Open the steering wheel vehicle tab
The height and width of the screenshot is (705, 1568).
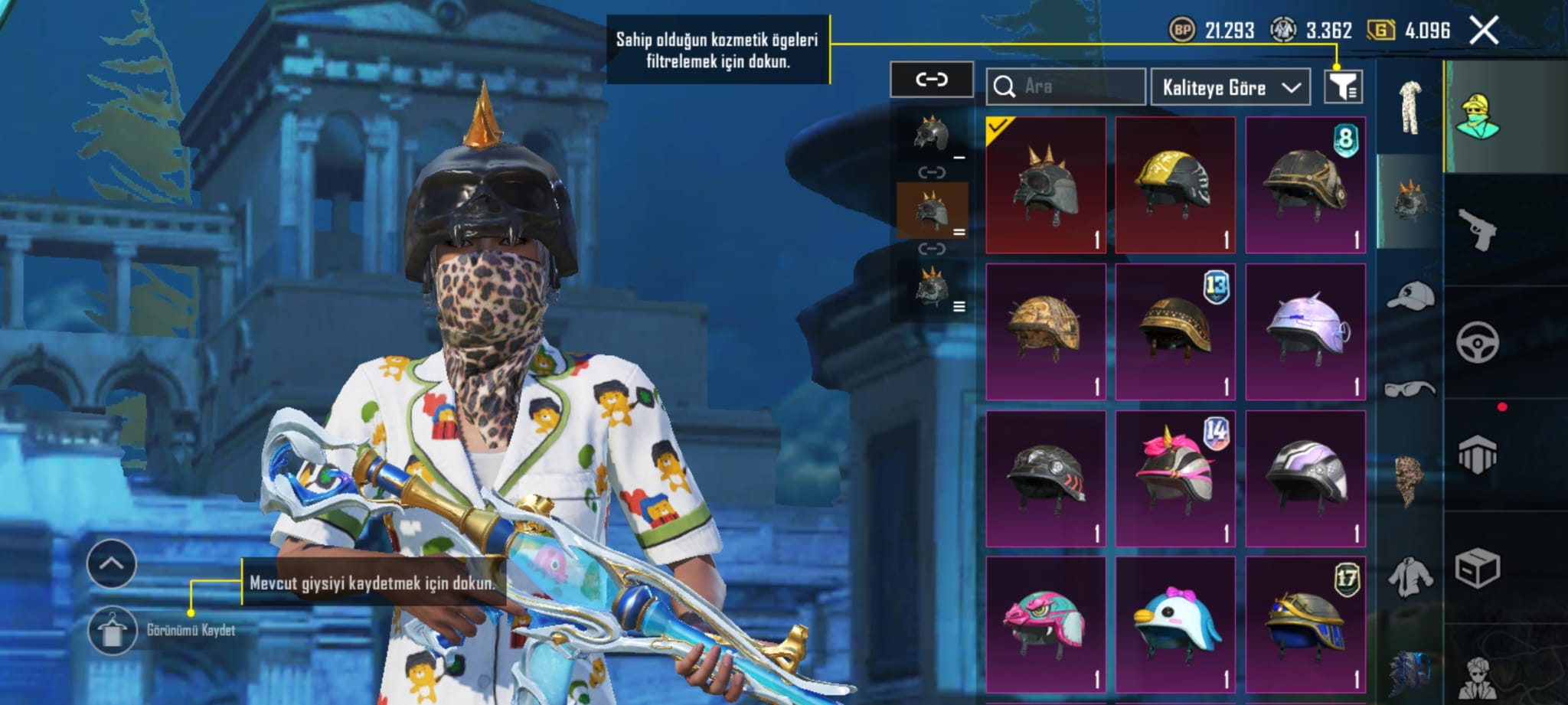(x=1477, y=342)
